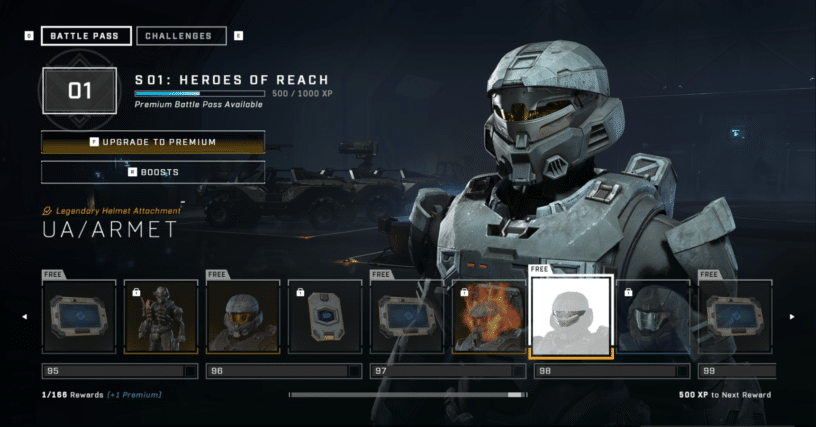Show next rewards with the right arrow
Screen dimensions: 816x427
[792, 317]
